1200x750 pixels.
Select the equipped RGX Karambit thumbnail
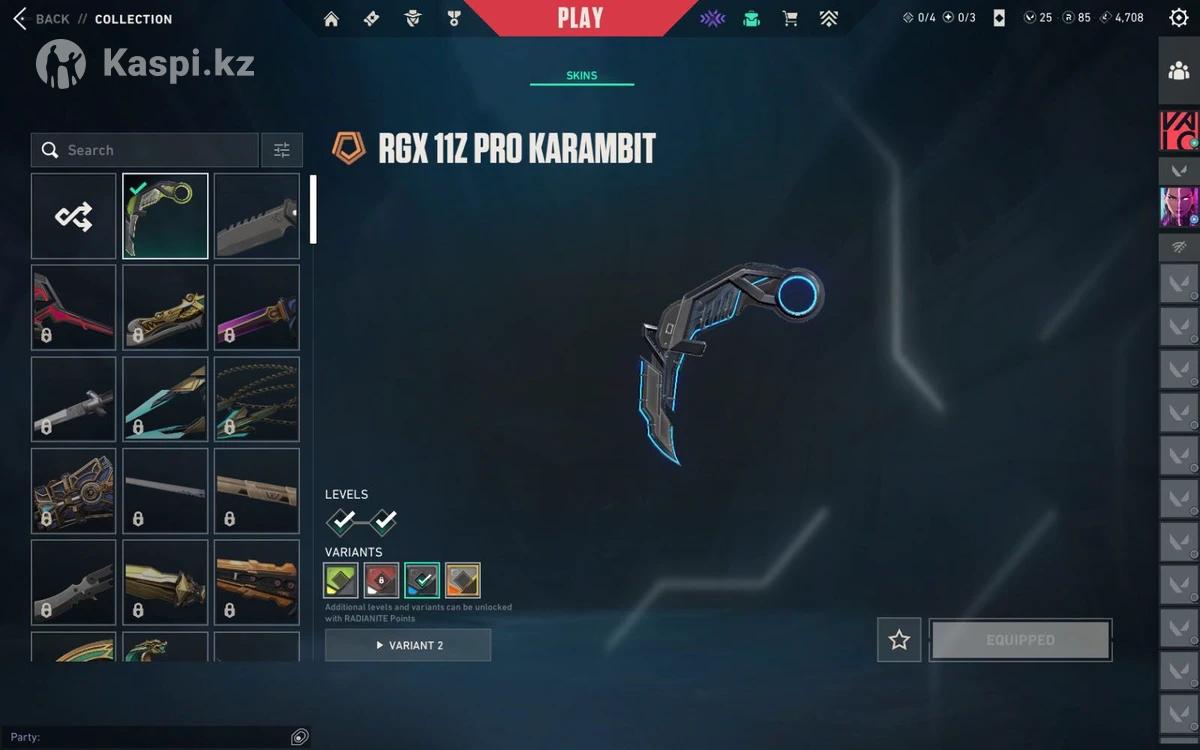[x=165, y=216]
